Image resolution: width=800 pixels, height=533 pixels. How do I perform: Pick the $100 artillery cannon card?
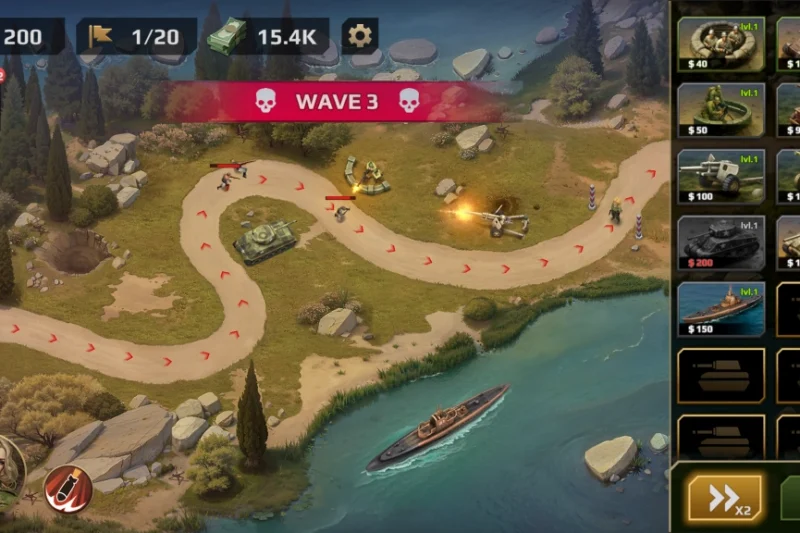(x=720, y=177)
